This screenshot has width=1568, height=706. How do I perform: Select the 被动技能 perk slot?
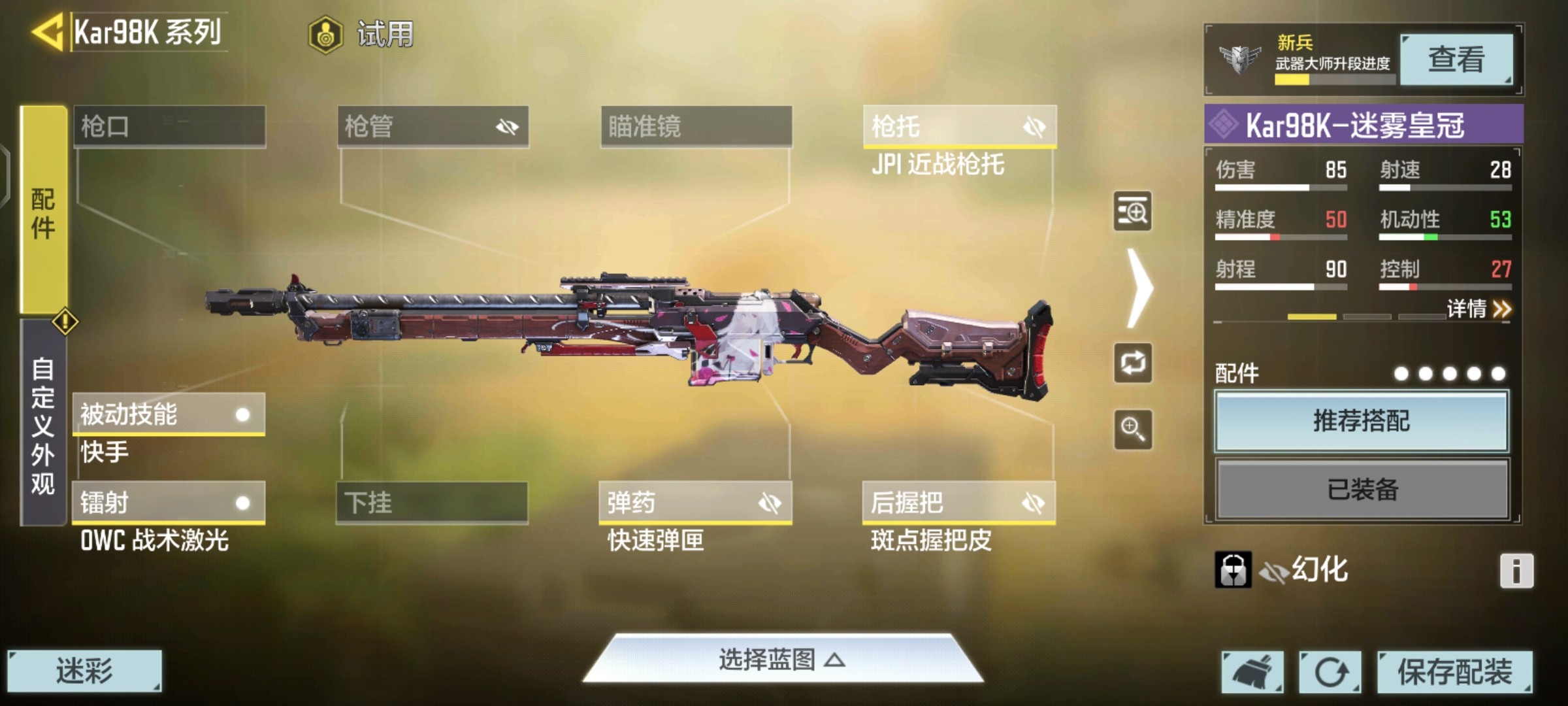point(169,414)
